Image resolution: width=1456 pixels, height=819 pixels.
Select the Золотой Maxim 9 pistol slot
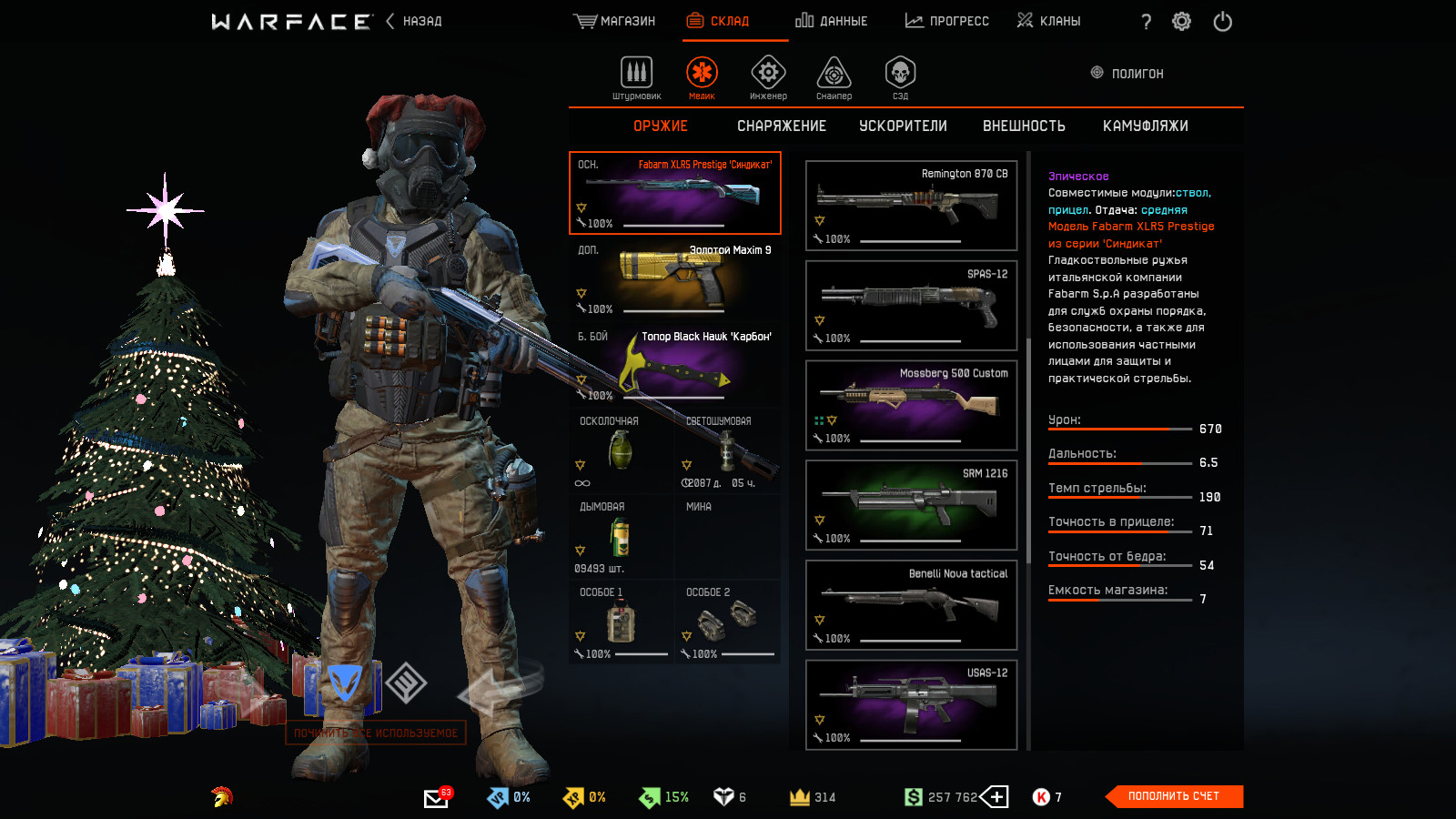[674, 278]
